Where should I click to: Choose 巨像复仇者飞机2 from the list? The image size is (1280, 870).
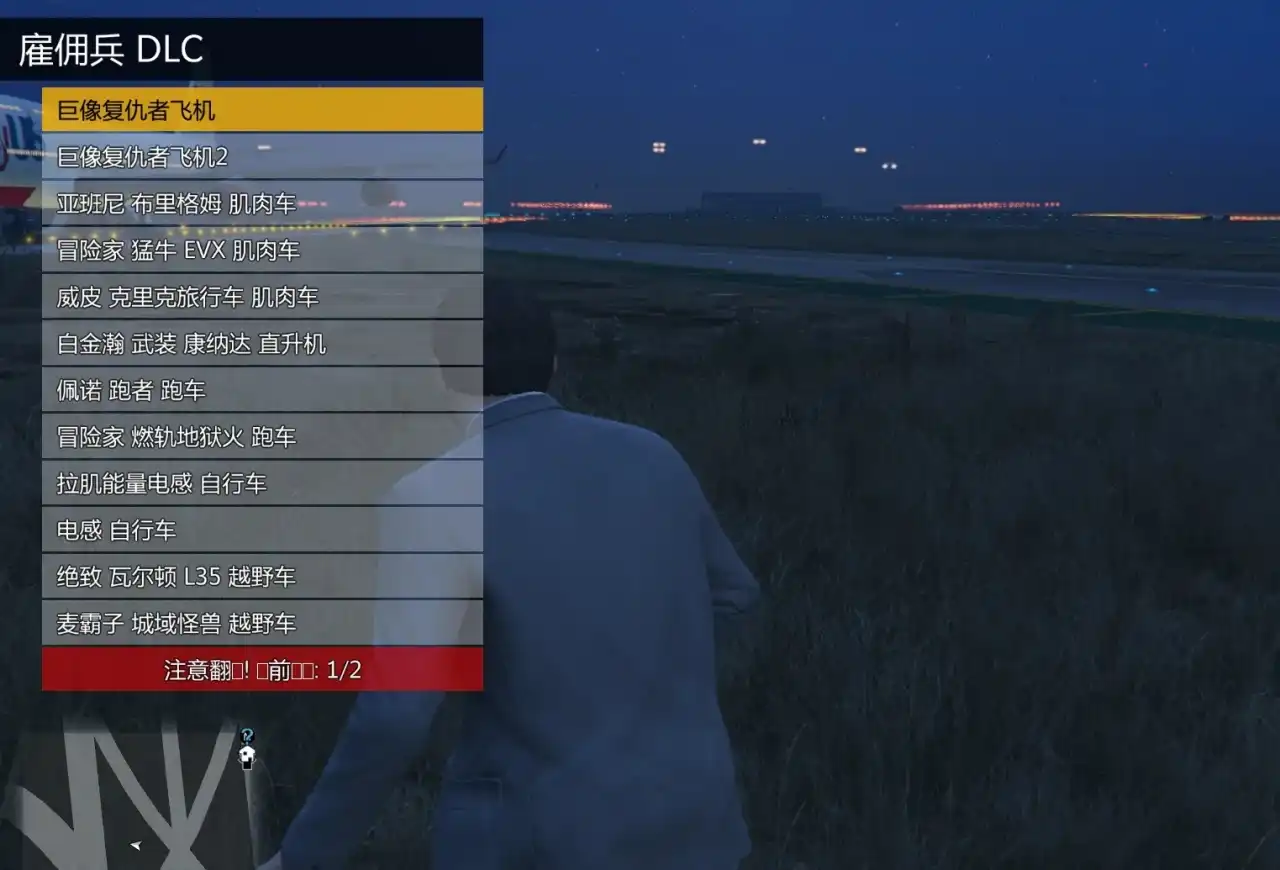tap(262, 157)
